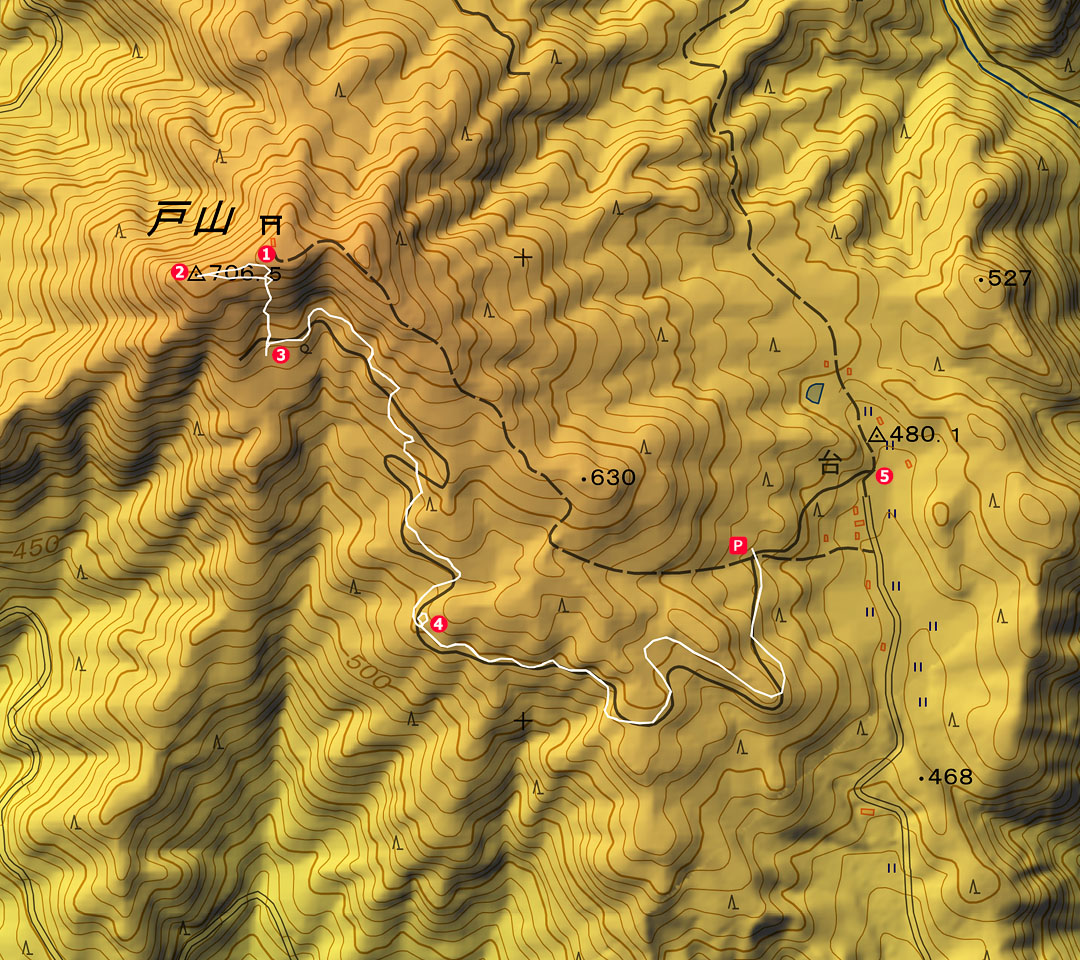This screenshot has width=1080, height=960.
Task: Open waypoint marker 4 on the trail
Action: pos(437,623)
